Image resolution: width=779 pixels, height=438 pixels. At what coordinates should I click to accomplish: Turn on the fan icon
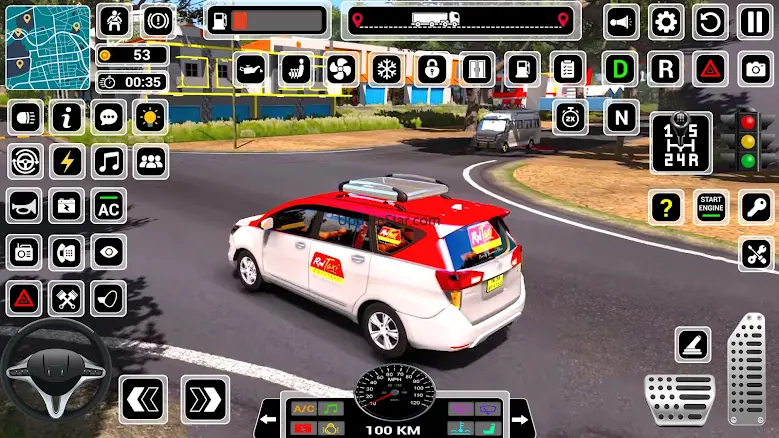pyautogui.click(x=340, y=69)
